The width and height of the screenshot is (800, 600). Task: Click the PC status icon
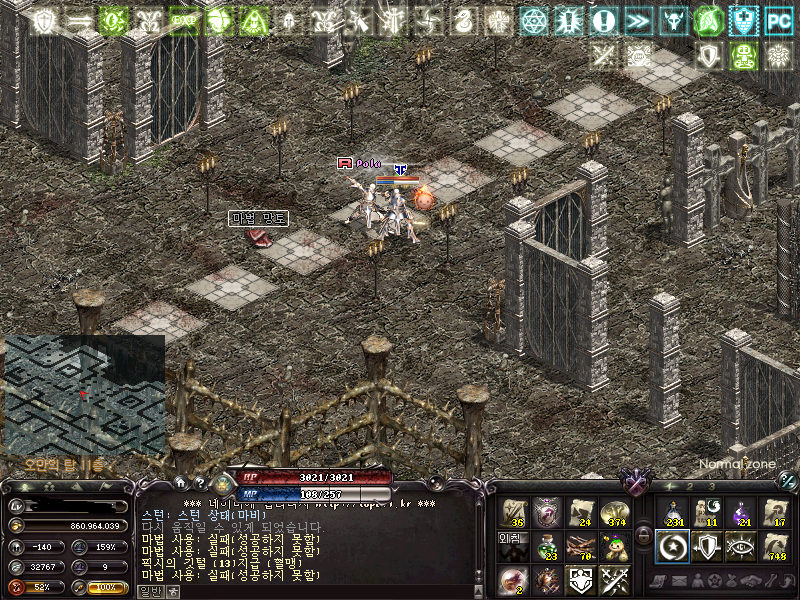point(777,19)
